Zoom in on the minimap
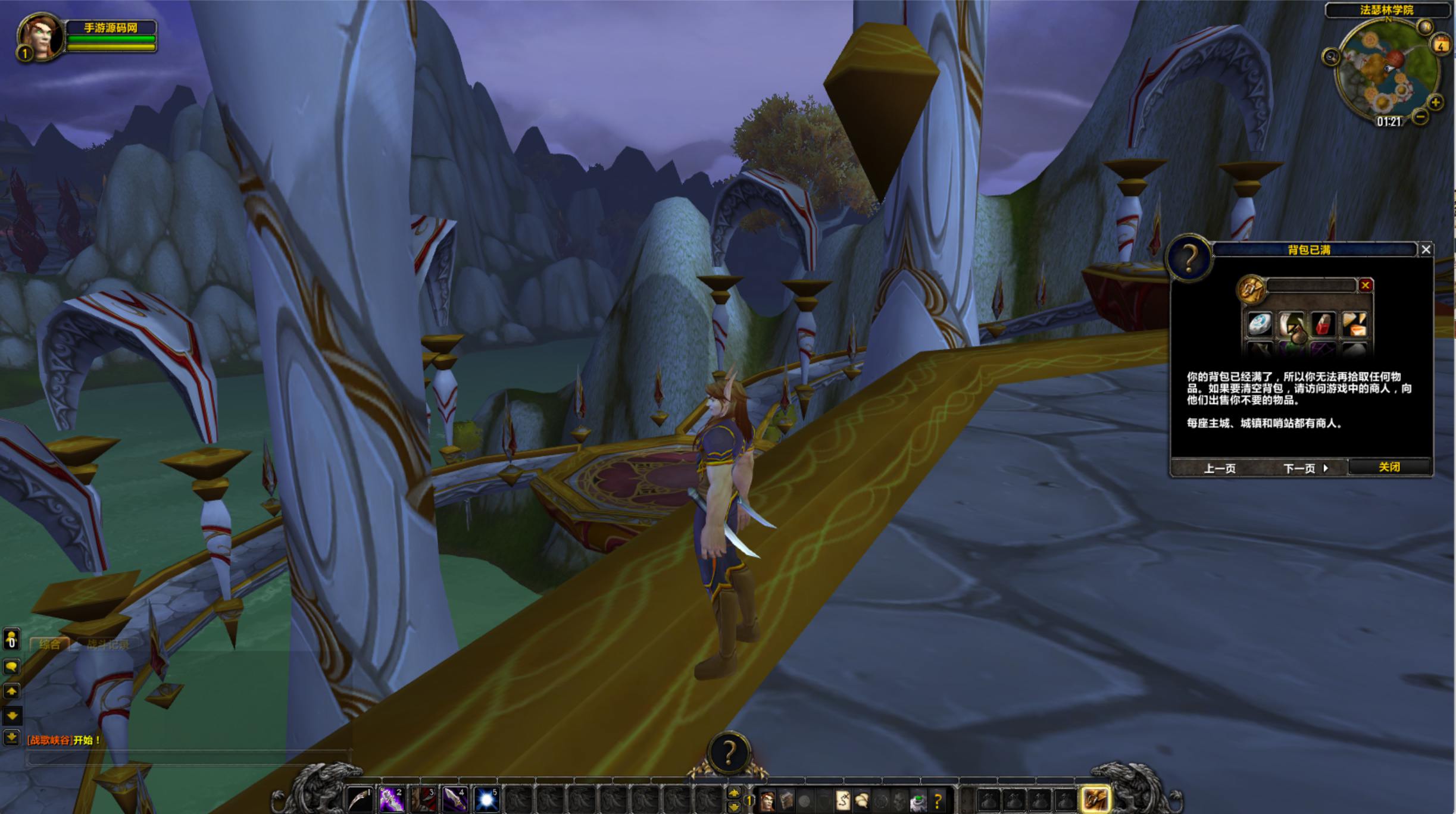The height and width of the screenshot is (814, 1456). (x=1435, y=102)
